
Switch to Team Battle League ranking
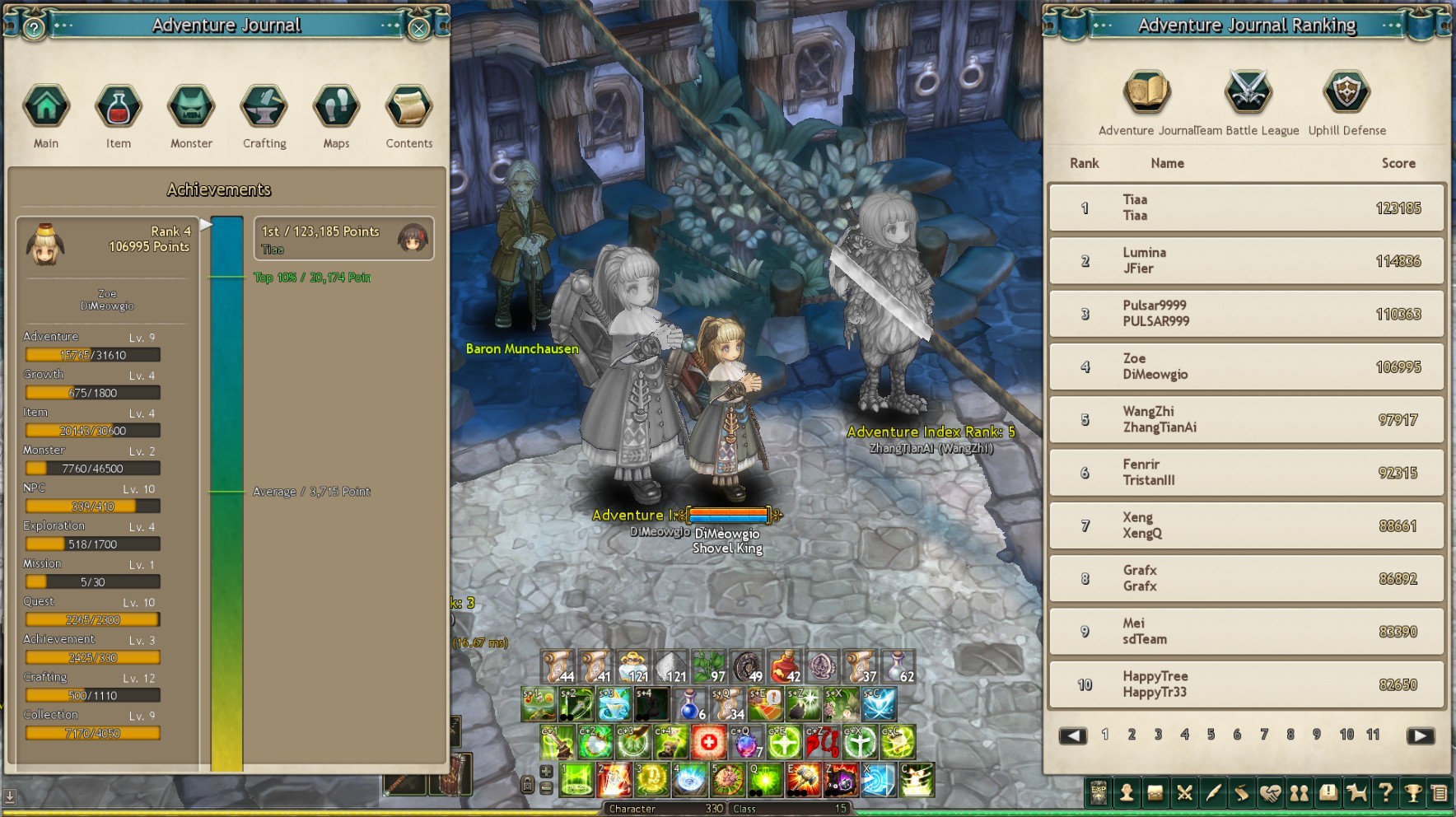pos(1248,91)
